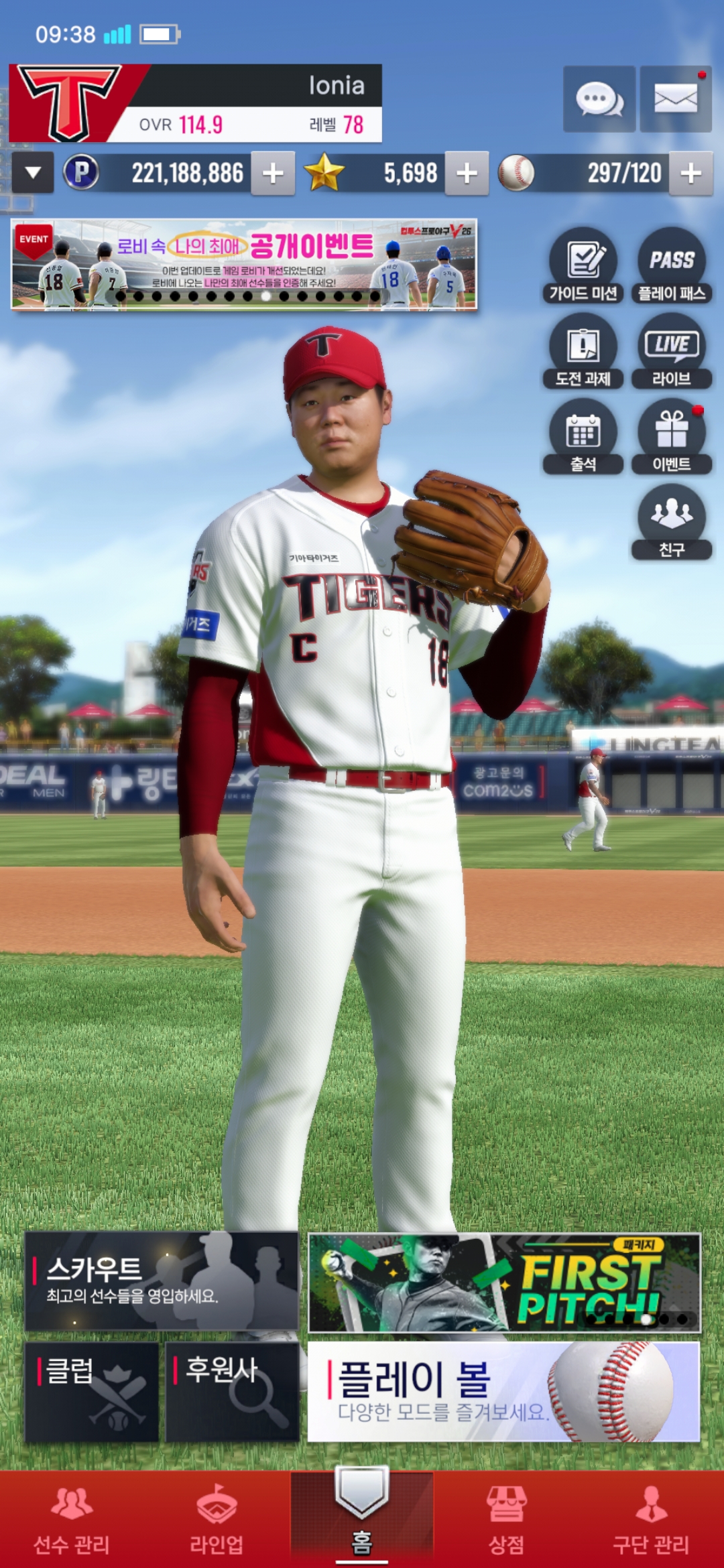Viewport: 724px width, 1568px height.
Task: Add more P points with plus button
Action: click(x=273, y=174)
